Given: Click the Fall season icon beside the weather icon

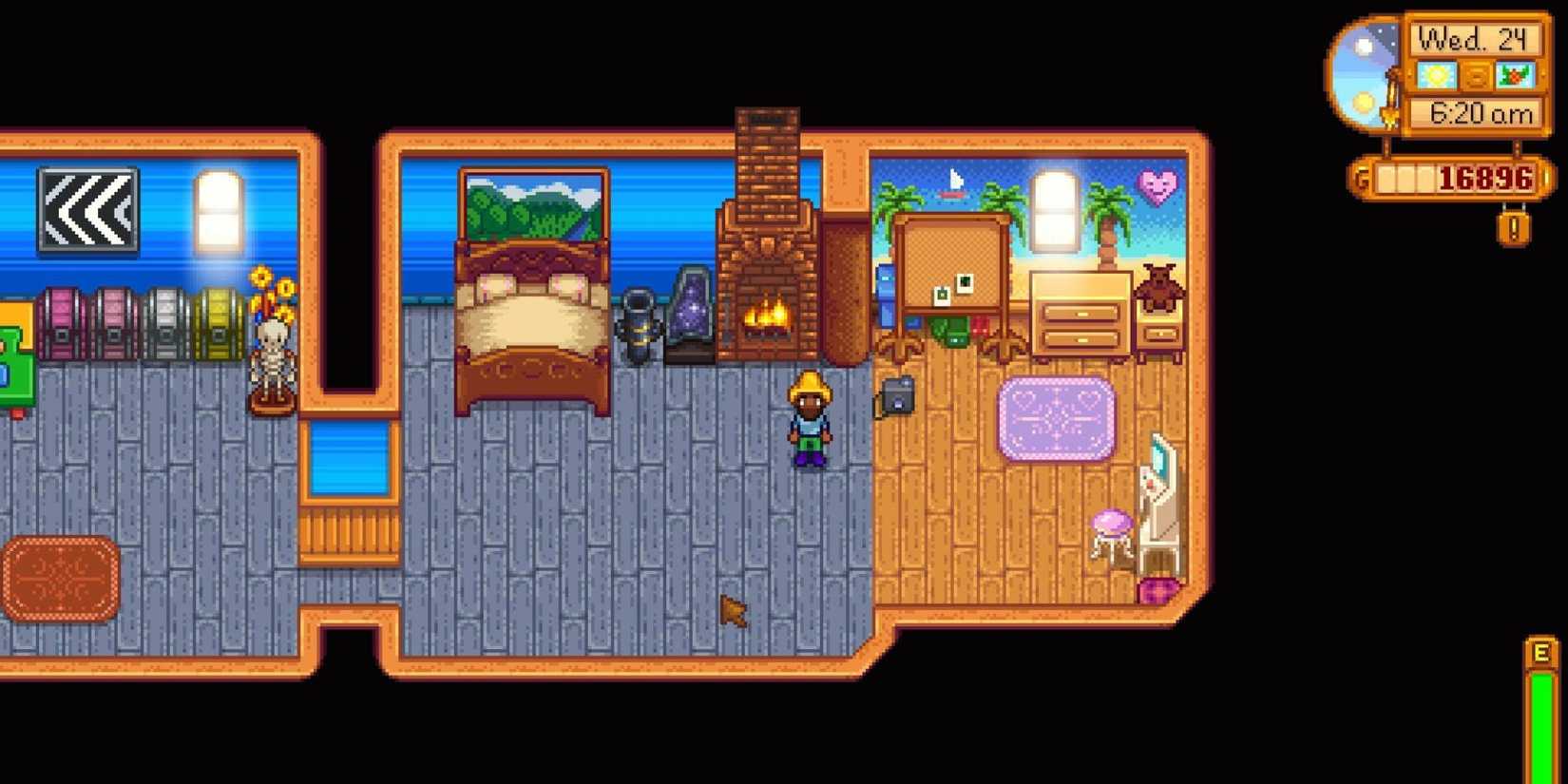Looking at the screenshot, I should pos(1518,73).
